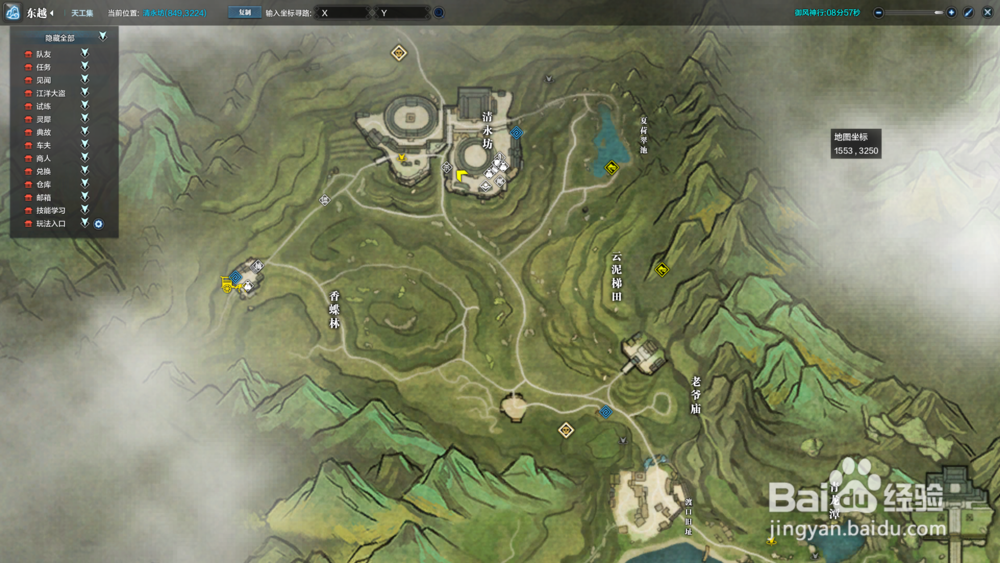Zoom in the map with plus button
This screenshot has width=1000, height=563.
tap(951, 13)
